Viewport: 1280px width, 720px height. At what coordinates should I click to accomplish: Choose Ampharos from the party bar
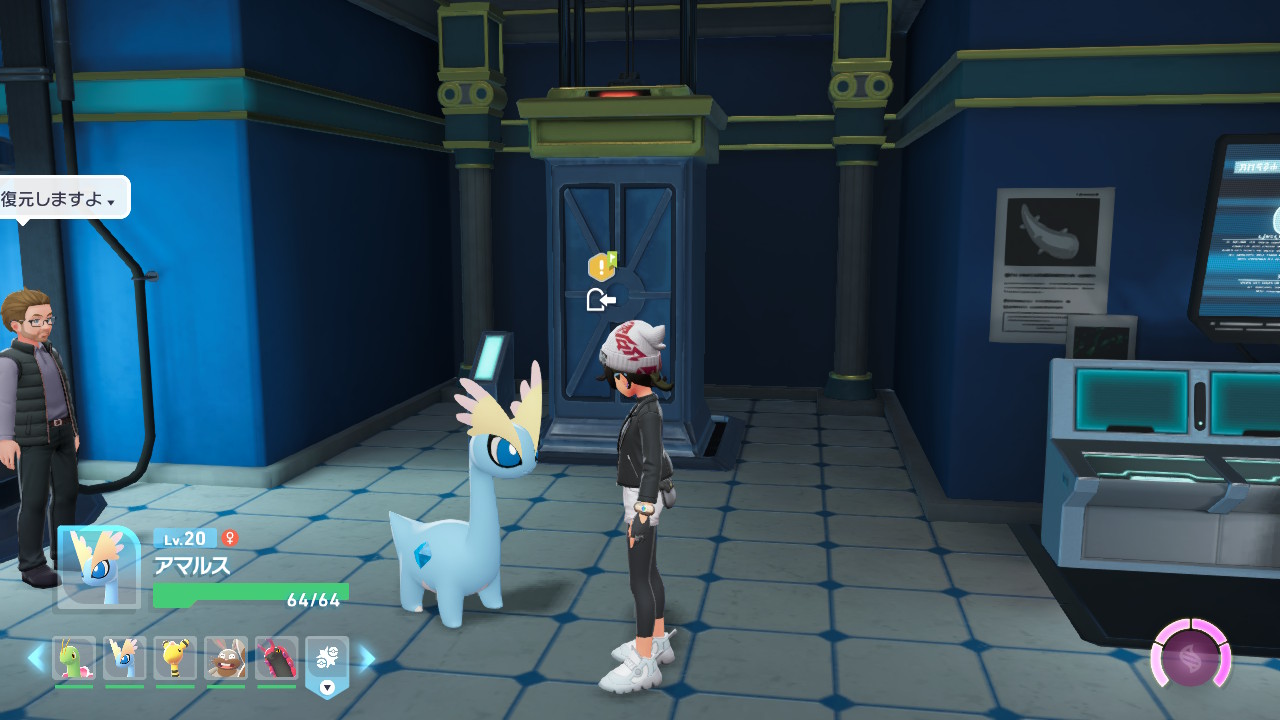point(175,658)
